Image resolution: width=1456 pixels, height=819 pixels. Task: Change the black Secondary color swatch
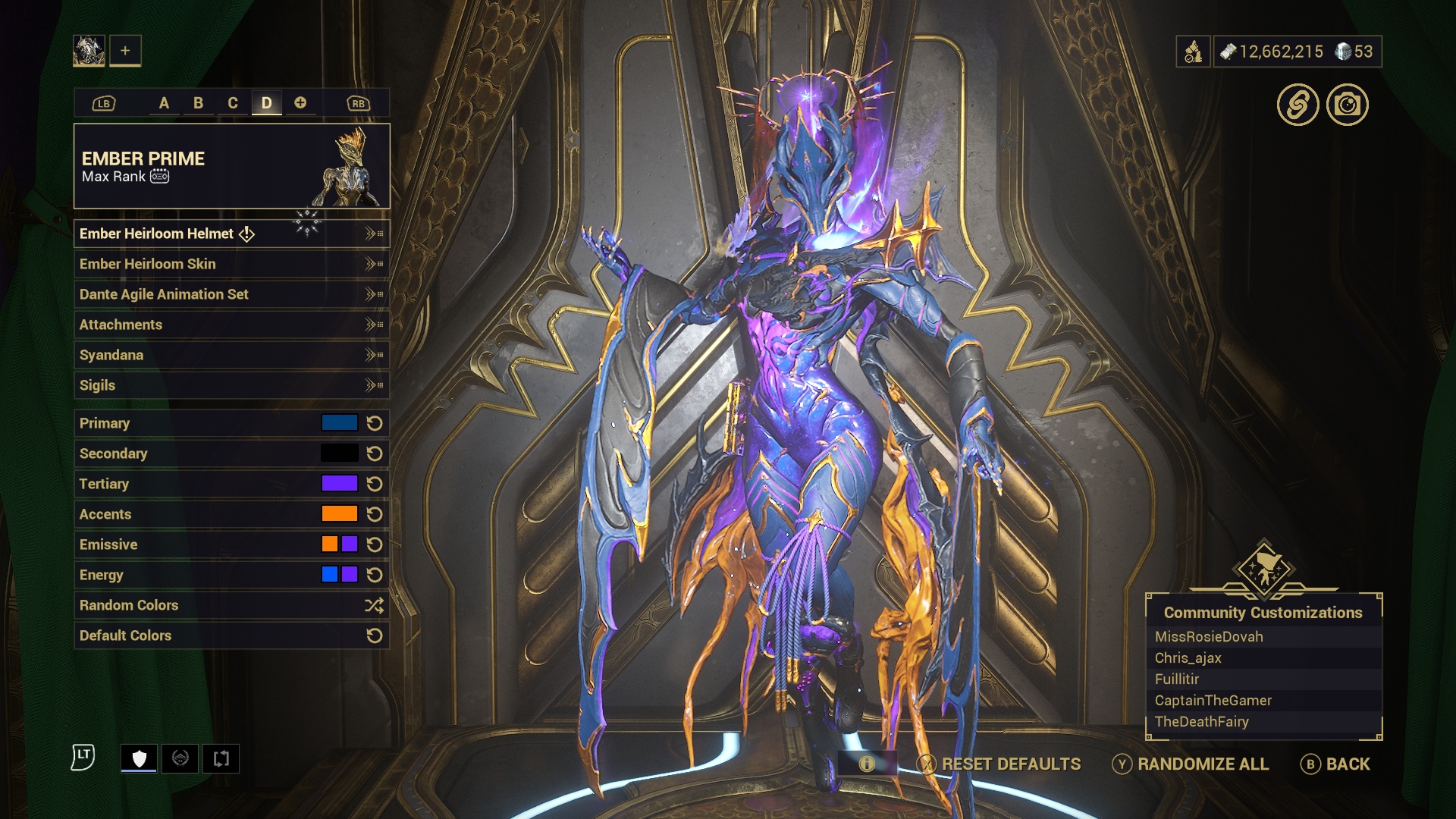point(339,453)
